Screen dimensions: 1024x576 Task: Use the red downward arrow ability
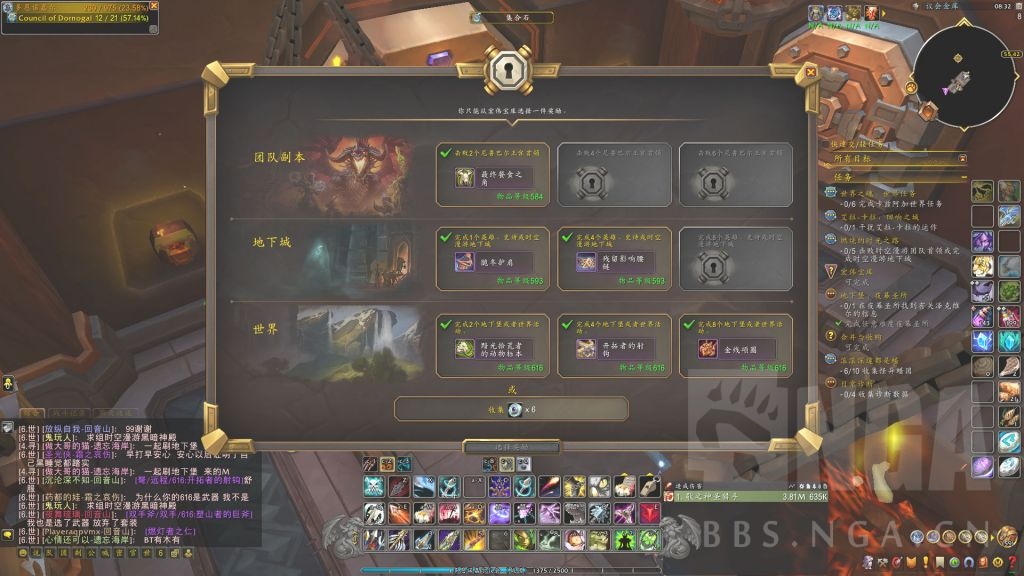[650, 513]
